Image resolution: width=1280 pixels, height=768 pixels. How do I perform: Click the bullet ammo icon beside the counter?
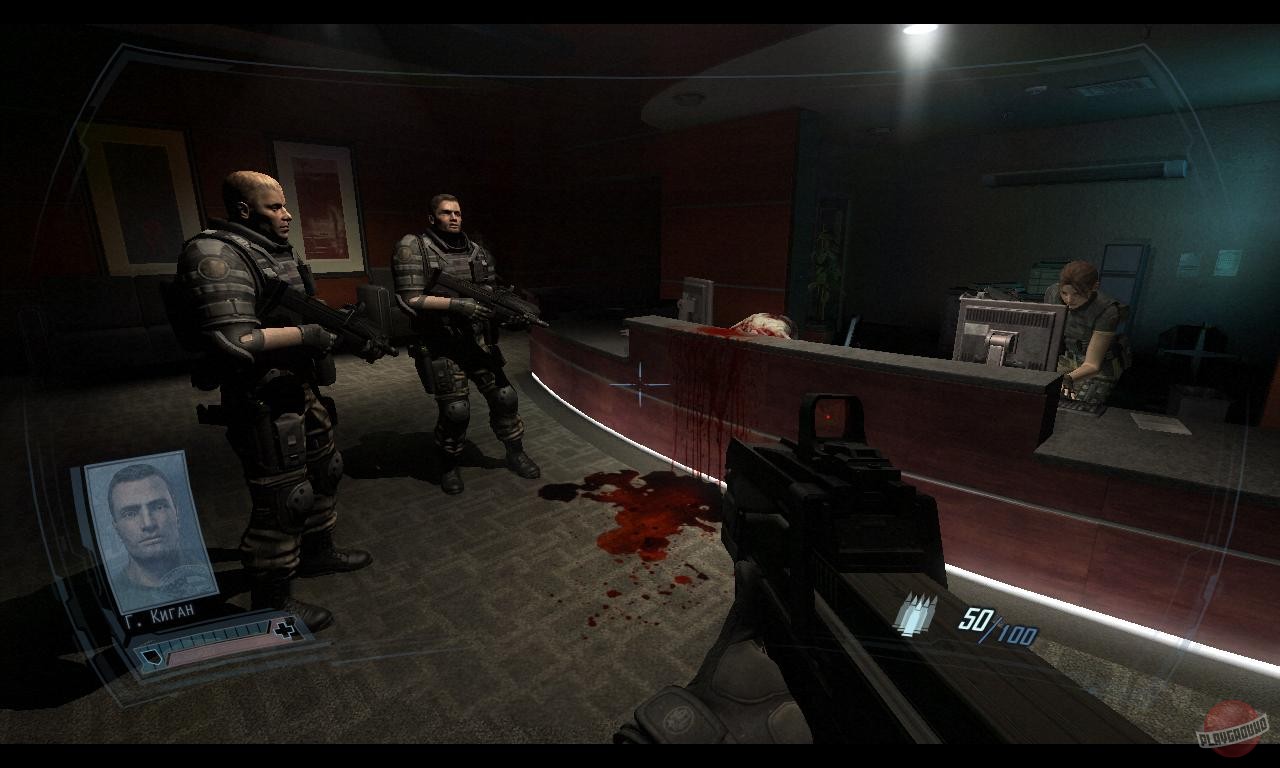coord(916,614)
